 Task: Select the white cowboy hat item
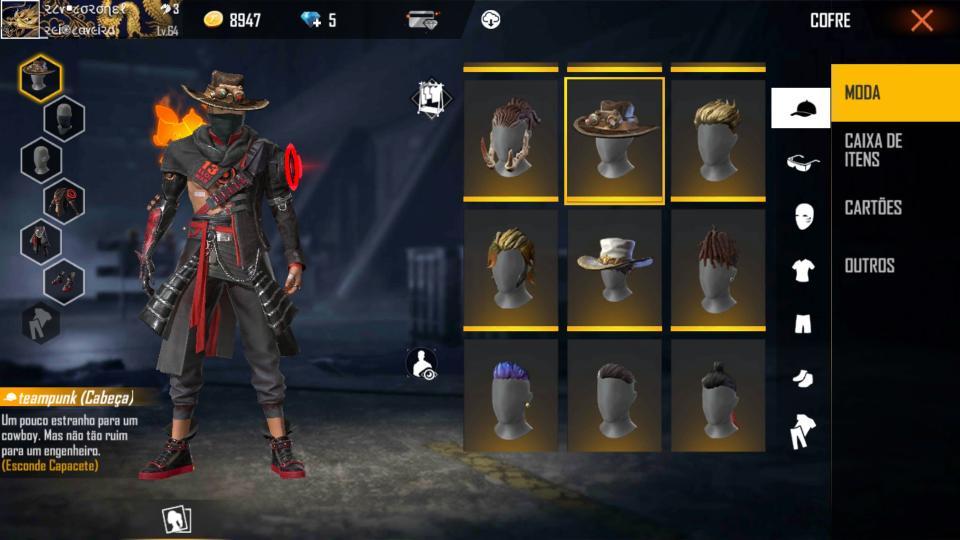pos(614,268)
